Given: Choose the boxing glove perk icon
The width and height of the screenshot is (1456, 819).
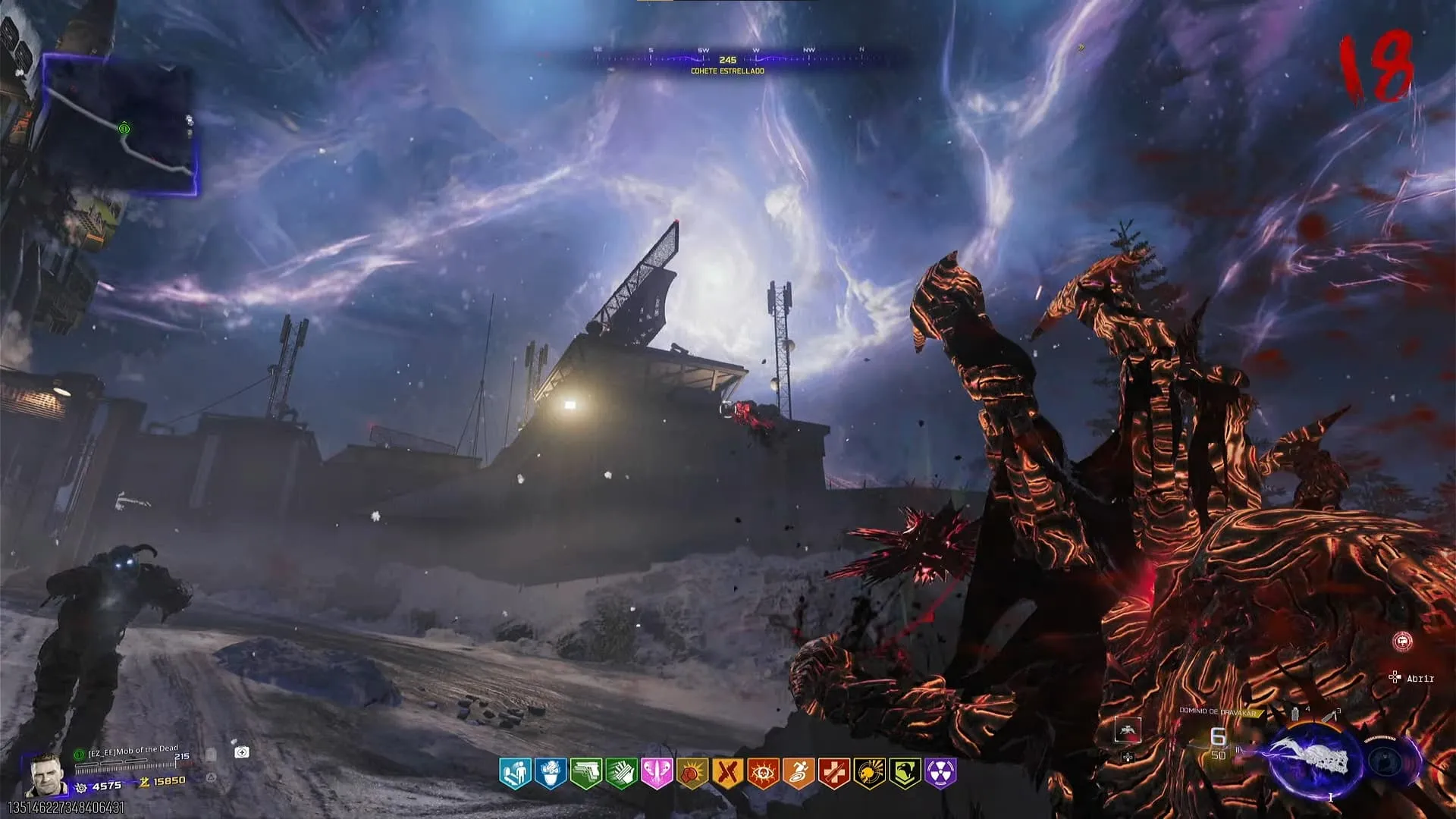Looking at the screenshot, I should tap(692, 773).
